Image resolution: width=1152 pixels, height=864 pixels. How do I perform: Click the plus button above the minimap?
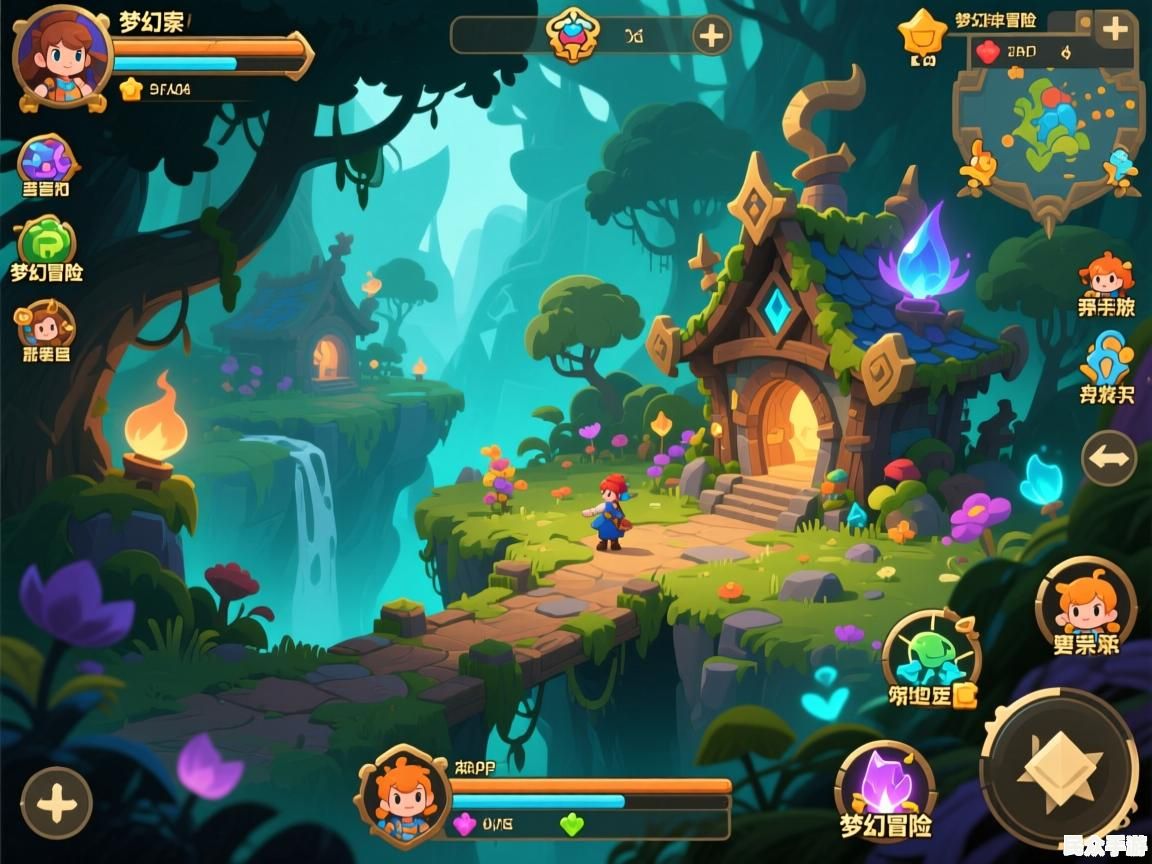[1114, 29]
